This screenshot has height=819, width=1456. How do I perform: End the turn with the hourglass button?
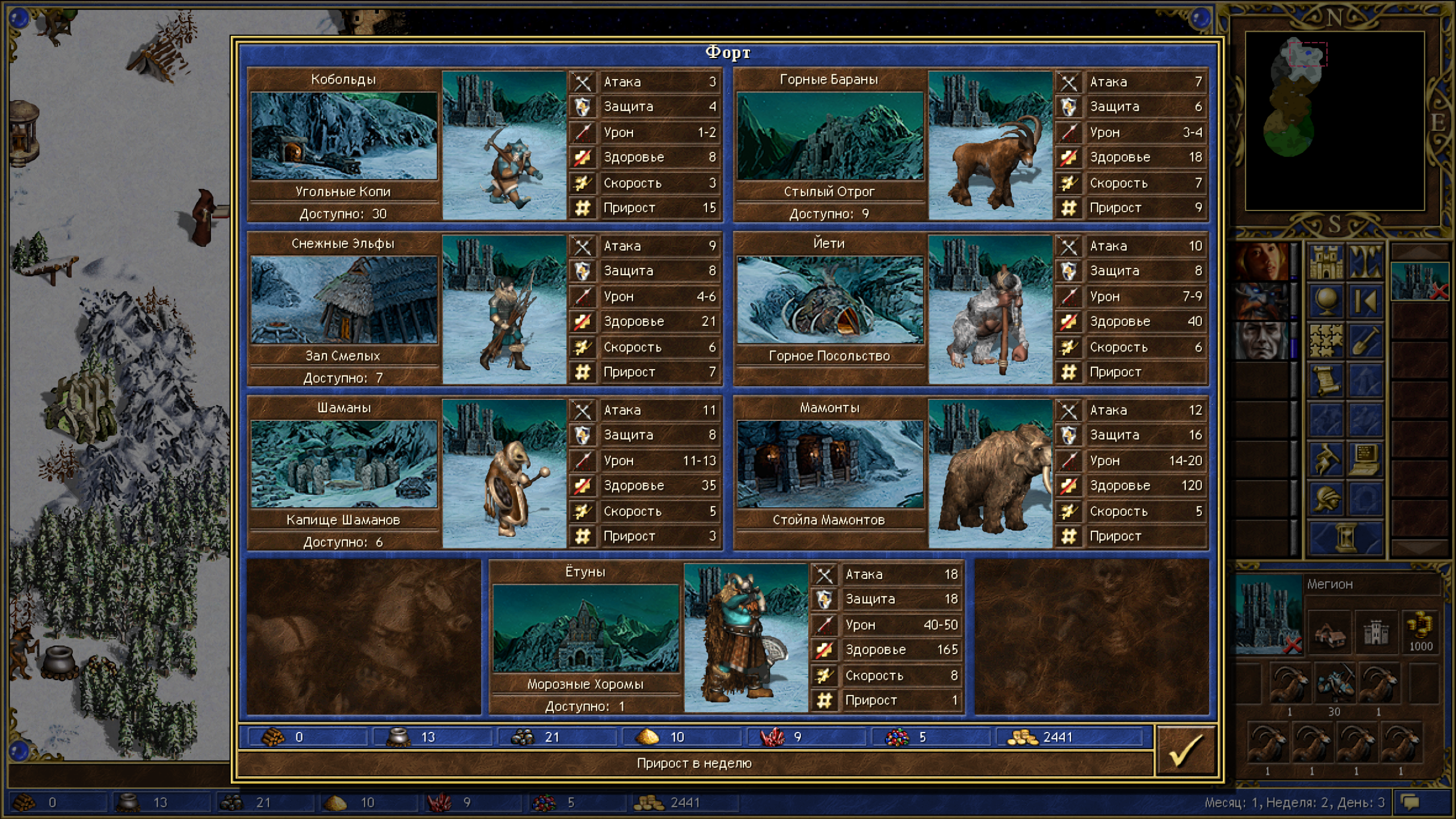(x=1346, y=537)
